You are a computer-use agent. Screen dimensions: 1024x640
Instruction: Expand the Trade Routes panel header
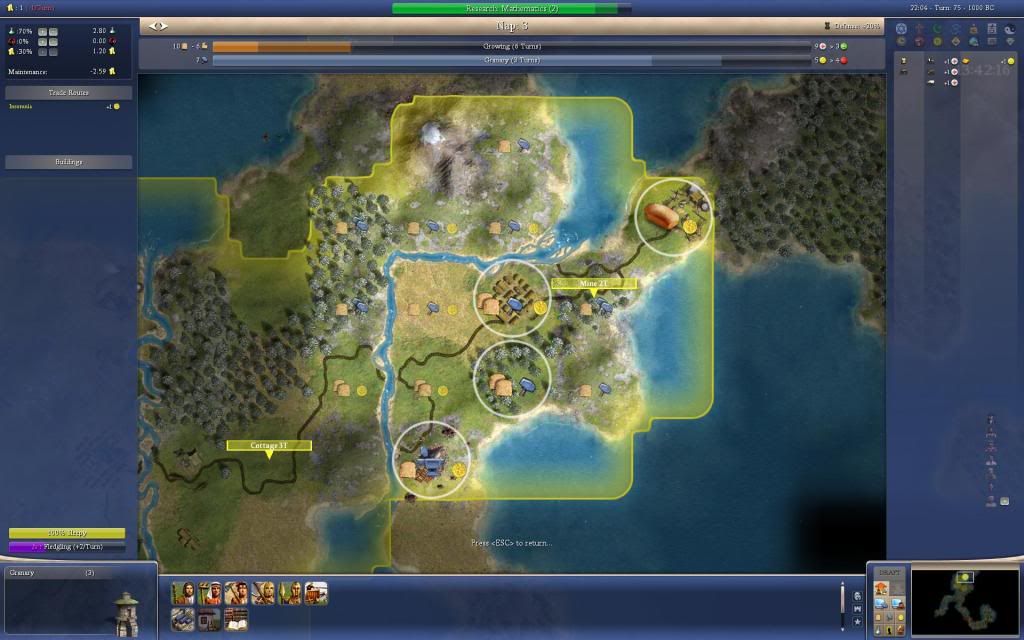[x=69, y=92]
